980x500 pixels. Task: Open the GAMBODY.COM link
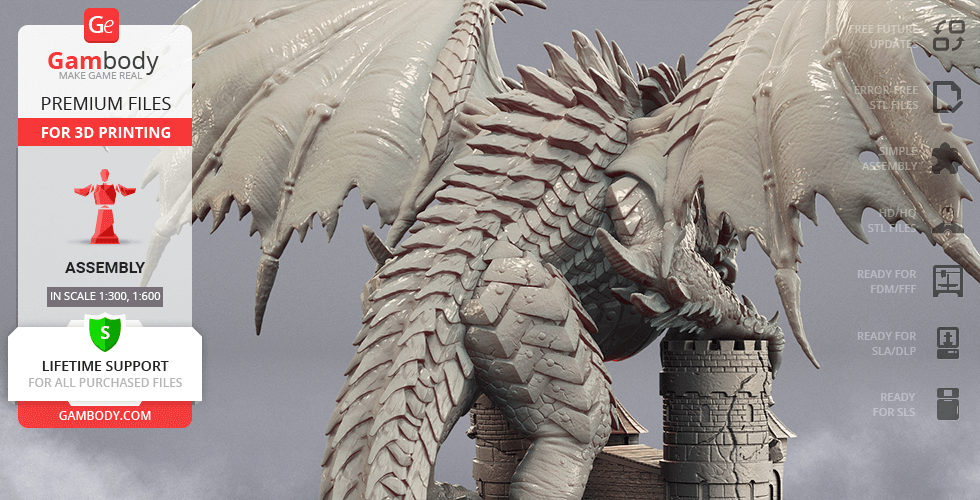point(104,414)
